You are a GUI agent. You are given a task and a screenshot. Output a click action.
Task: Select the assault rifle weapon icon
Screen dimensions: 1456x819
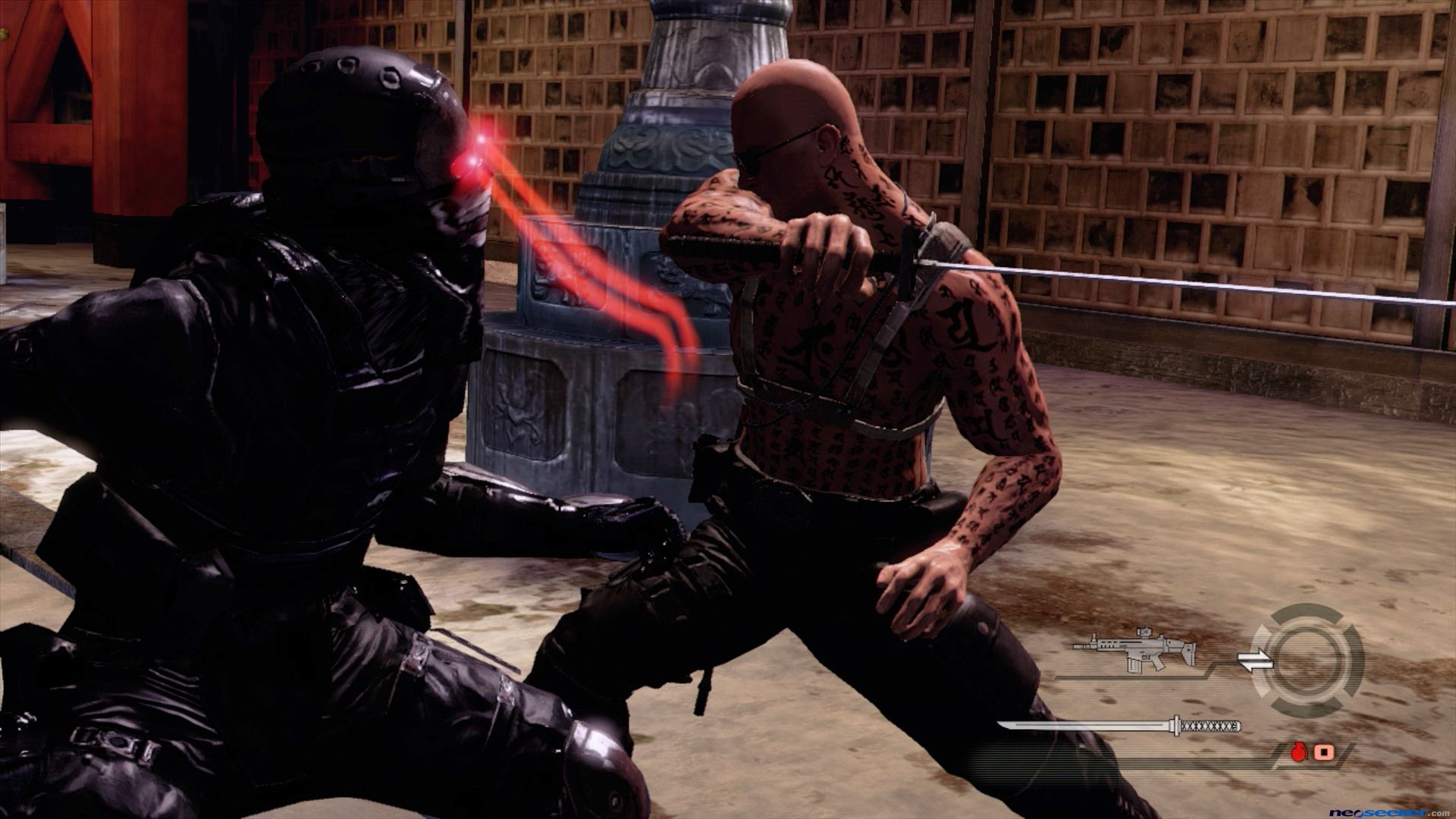coord(1132,650)
